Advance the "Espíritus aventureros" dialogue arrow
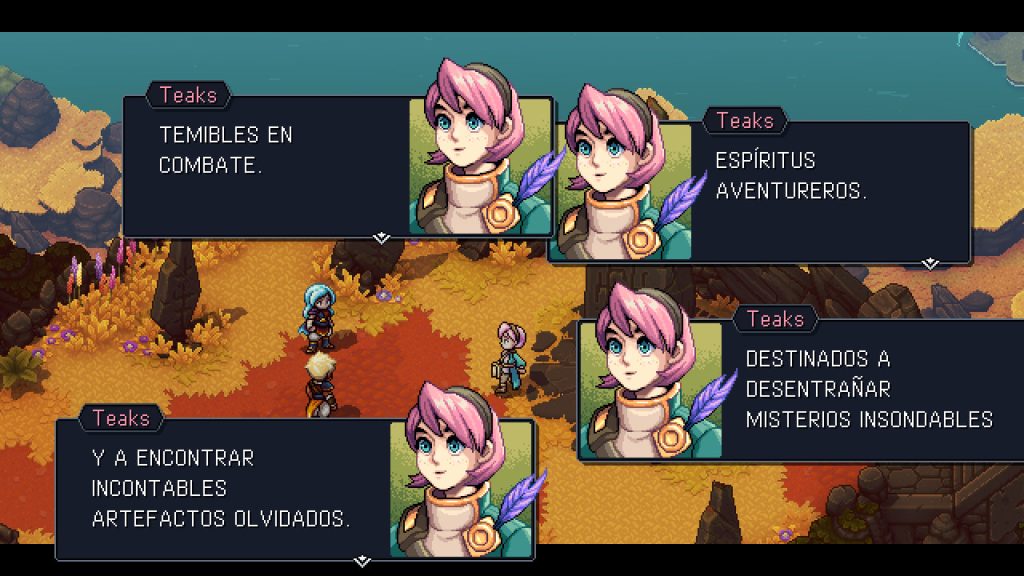 click(x=930, y=264)
